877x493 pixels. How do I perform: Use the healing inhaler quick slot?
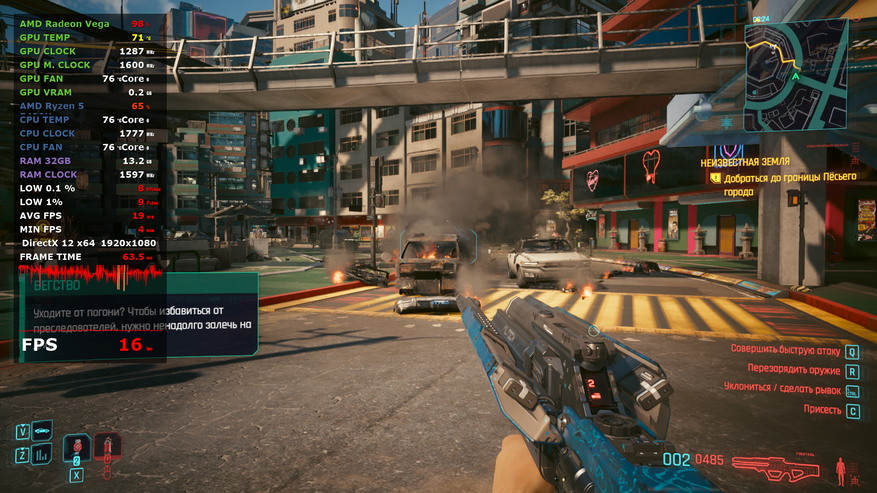tap(76, 448)
